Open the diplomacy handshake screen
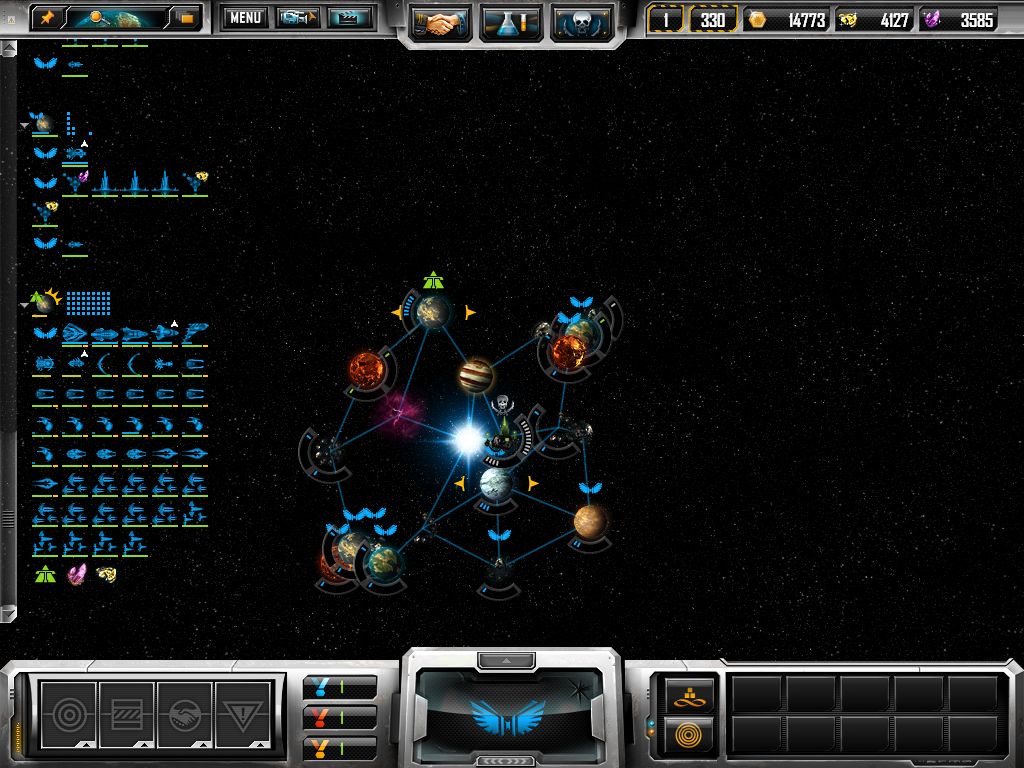This screenshot has width=1024, height=768. tap(441, 21)
